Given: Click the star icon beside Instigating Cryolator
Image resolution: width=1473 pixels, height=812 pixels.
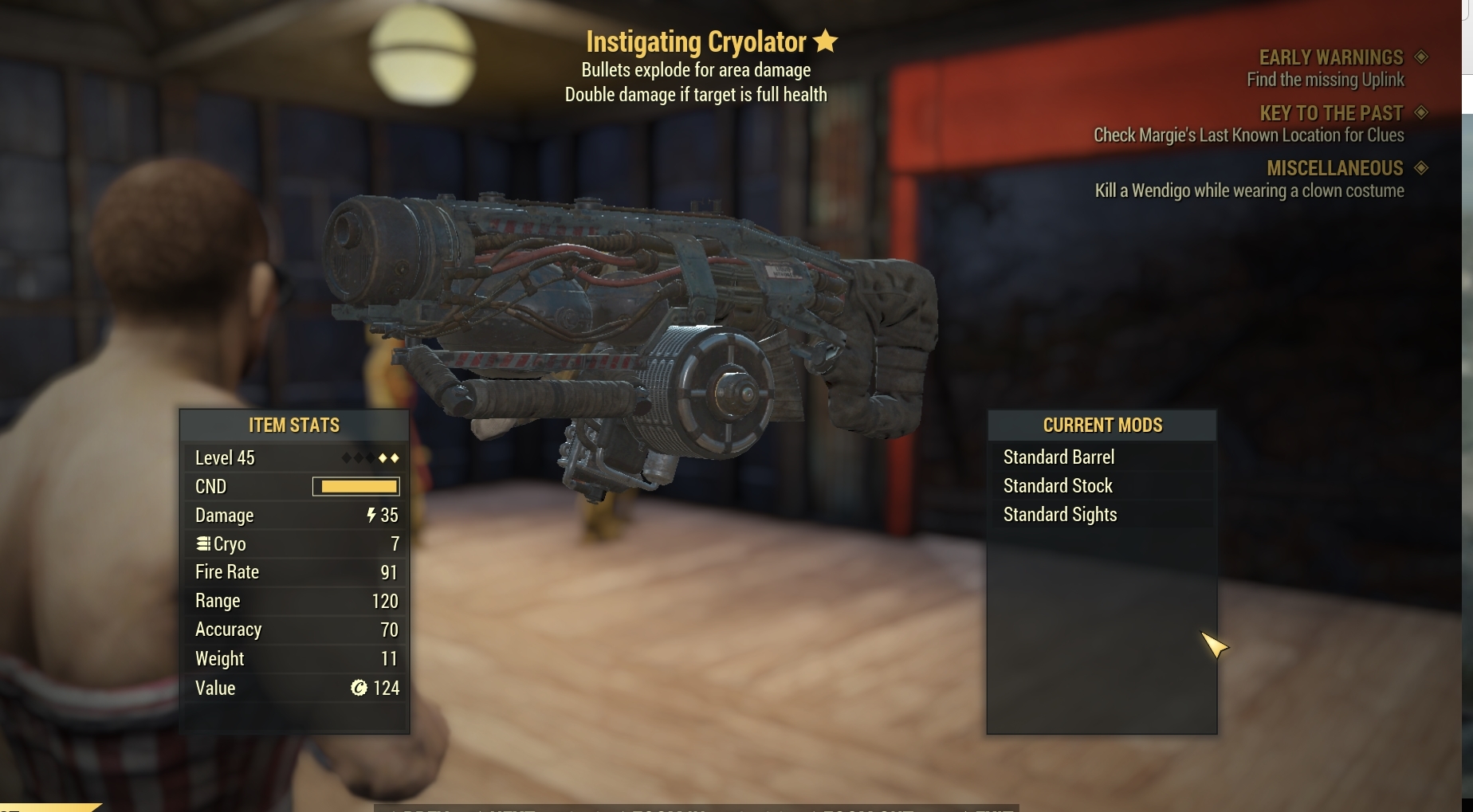Looking at the screenshot, I should pos(826,41).
